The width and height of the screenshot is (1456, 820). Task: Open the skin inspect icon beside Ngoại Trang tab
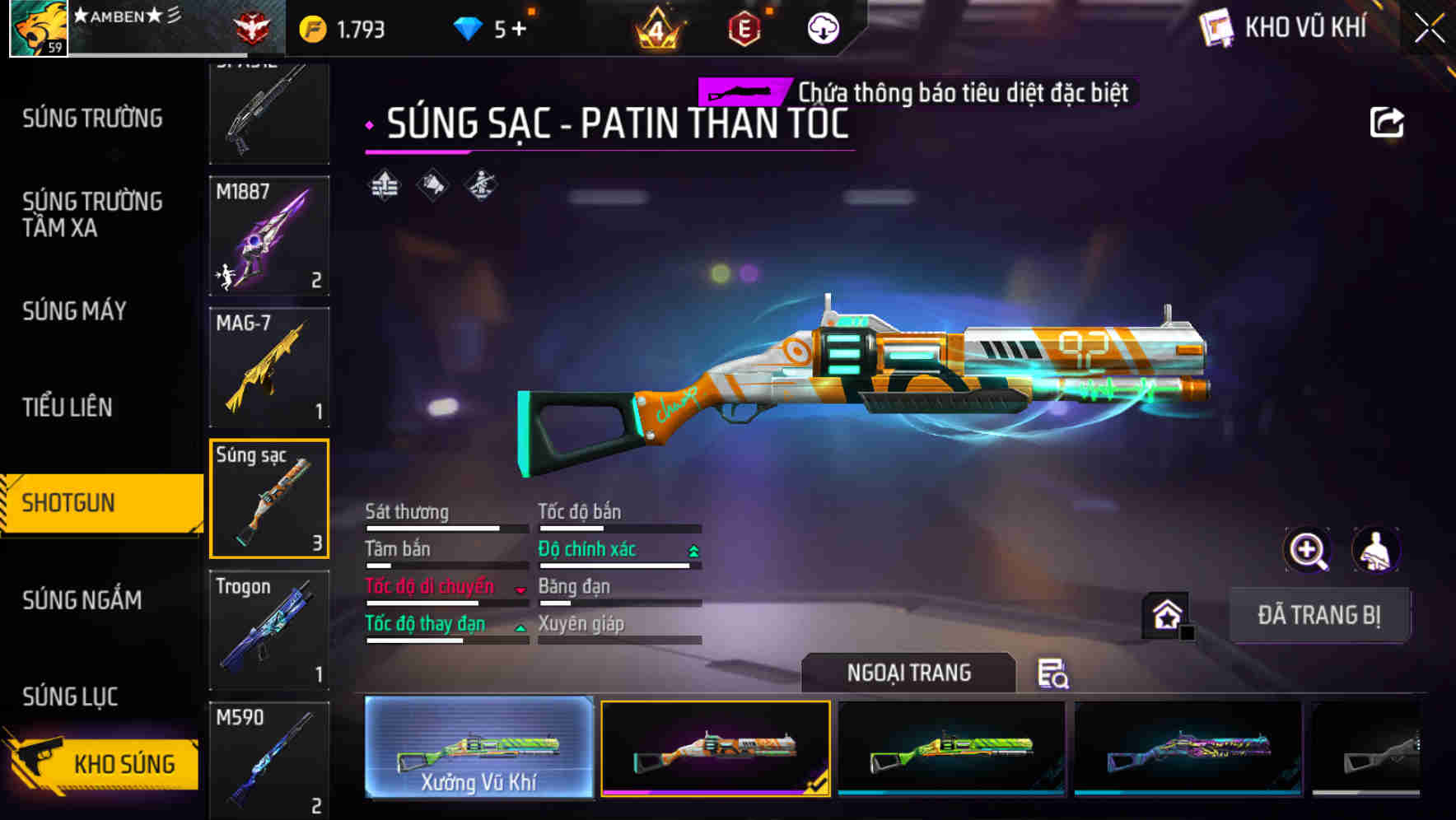point(1055,674)
